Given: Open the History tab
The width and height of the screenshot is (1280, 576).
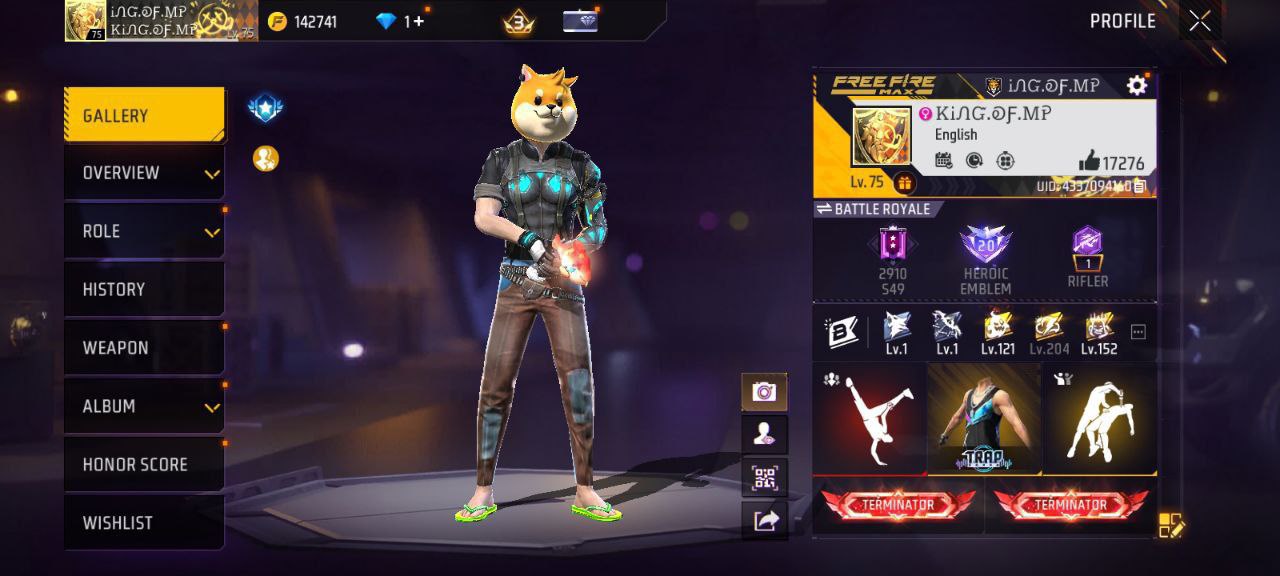Looking at the screenshot, I should (144, 289).
